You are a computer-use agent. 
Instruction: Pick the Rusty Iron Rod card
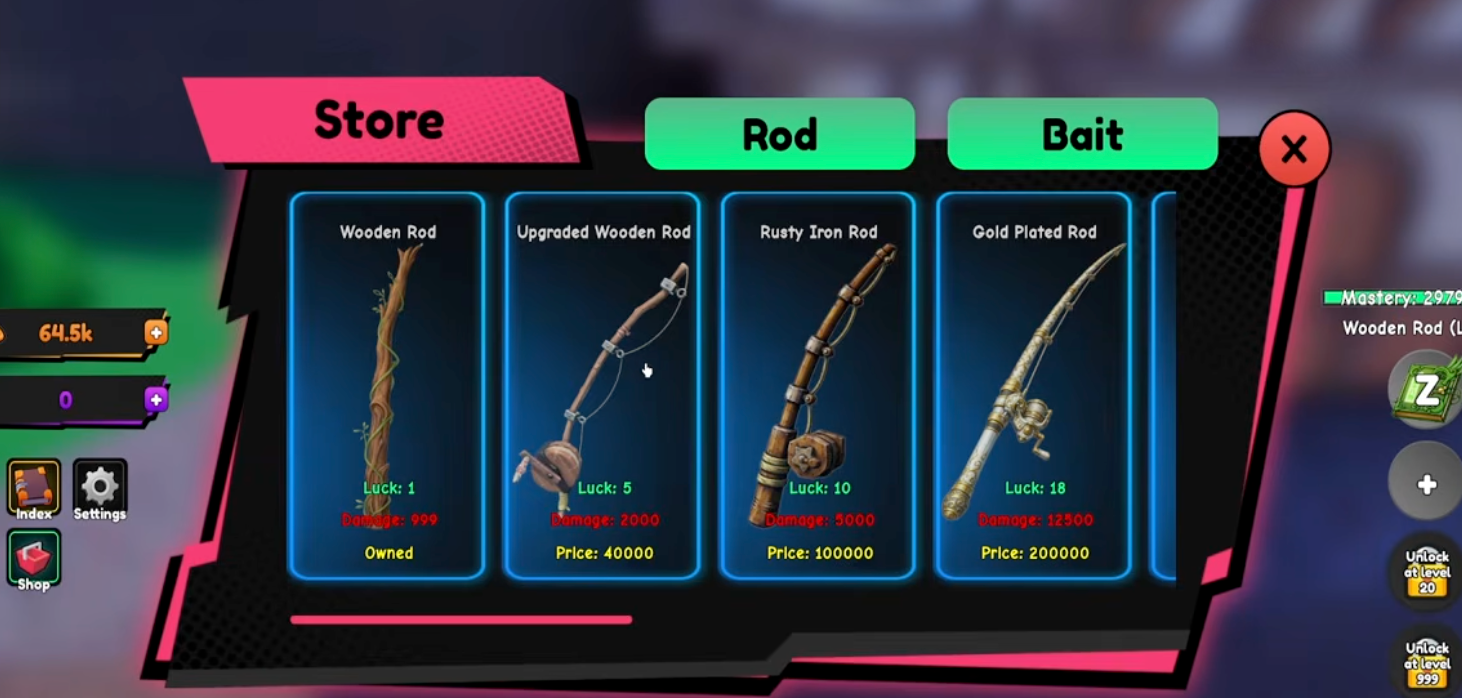(x=818, y=385)
